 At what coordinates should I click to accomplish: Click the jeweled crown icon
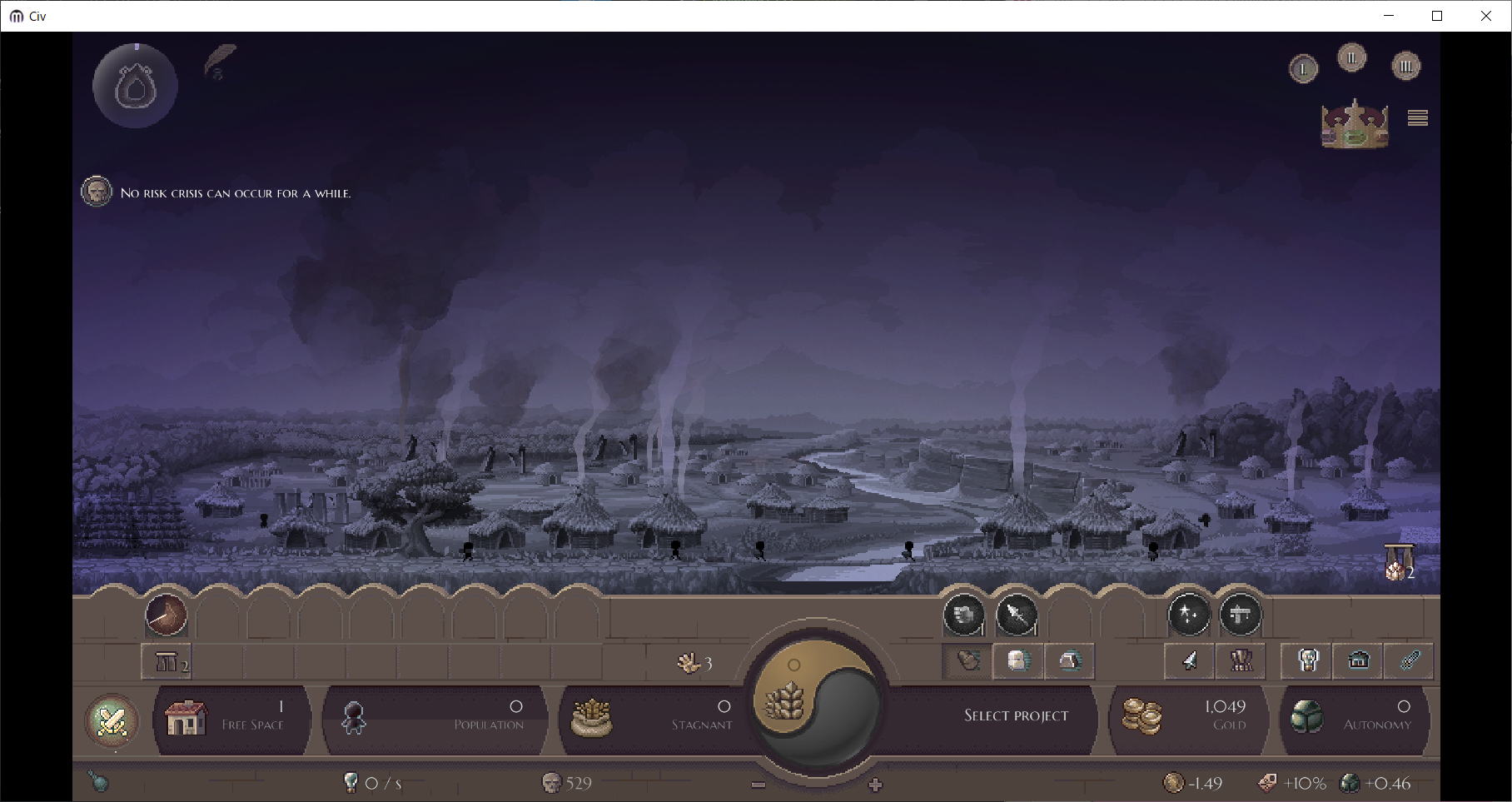click(x=1355, y=125)
